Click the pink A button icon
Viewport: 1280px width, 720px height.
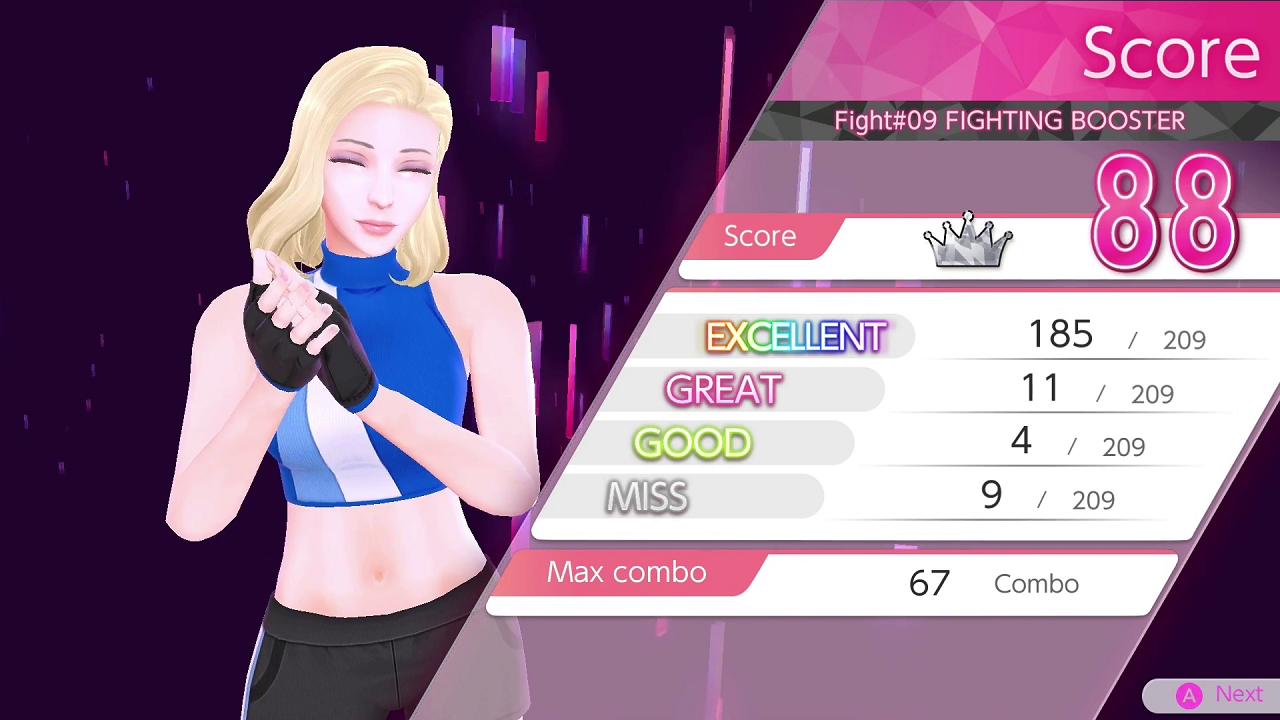(1189, 694)
